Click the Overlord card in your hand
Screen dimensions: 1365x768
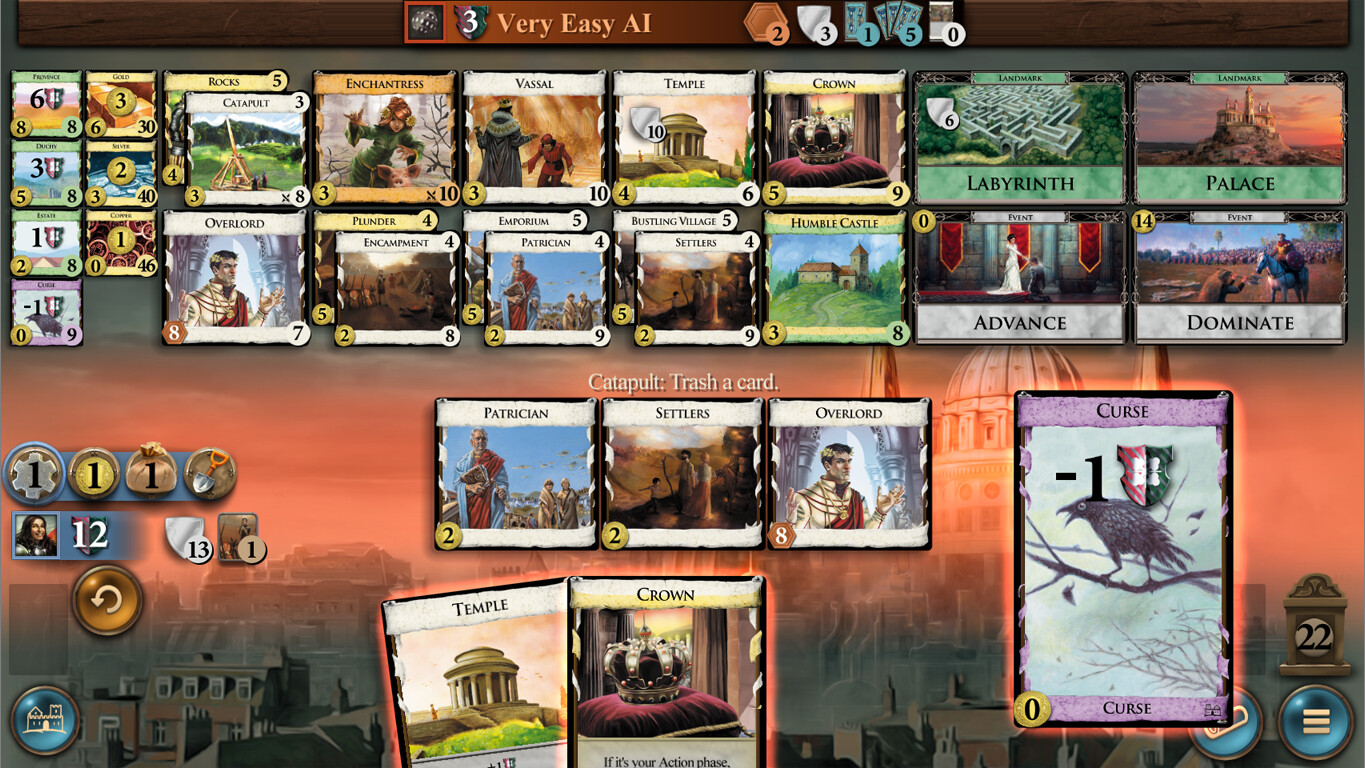pyautogui.click(x=848, y=470)
